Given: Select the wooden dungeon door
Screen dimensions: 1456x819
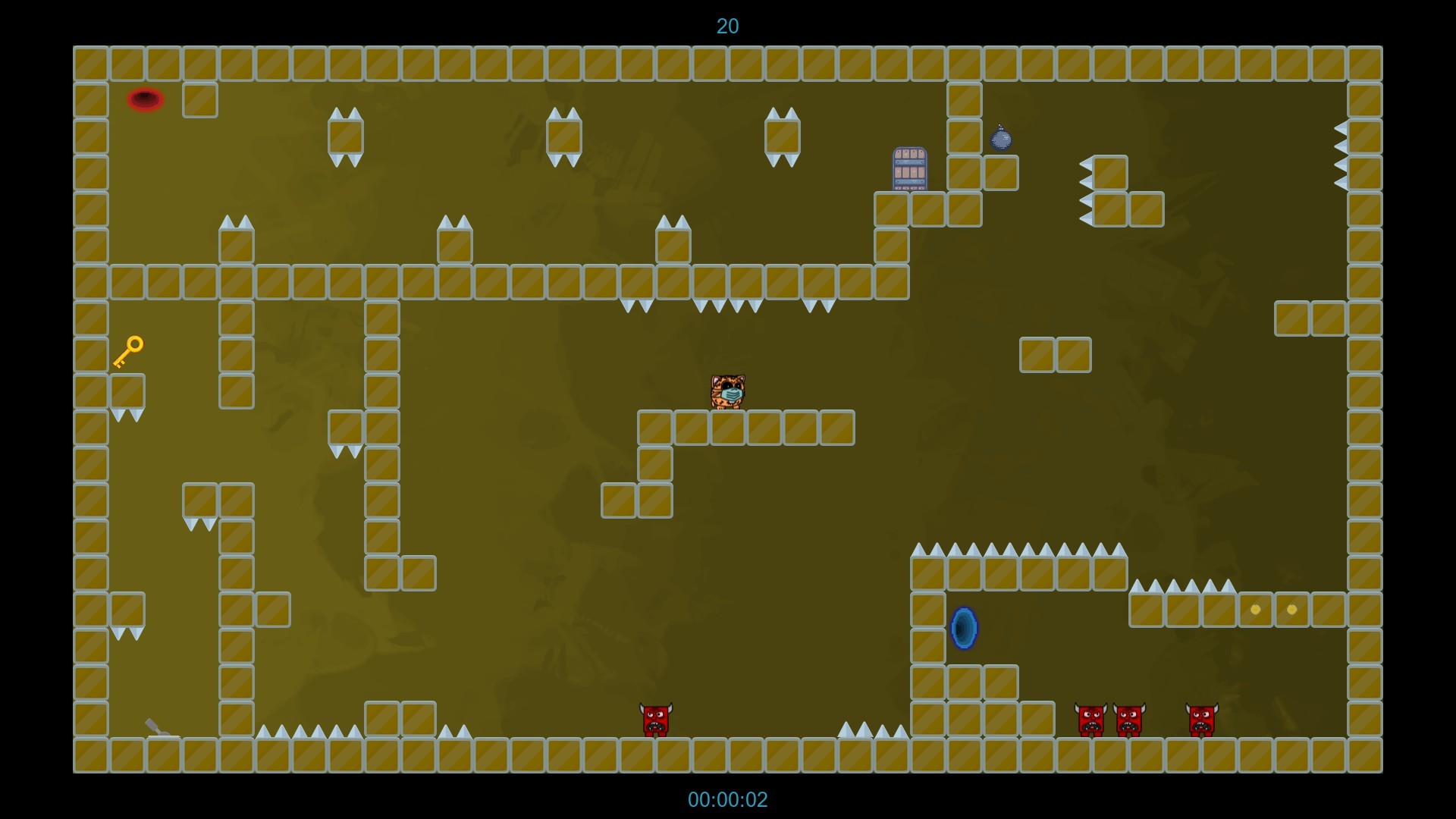Looking at the screenshot, I should click(x=908, y=169).
